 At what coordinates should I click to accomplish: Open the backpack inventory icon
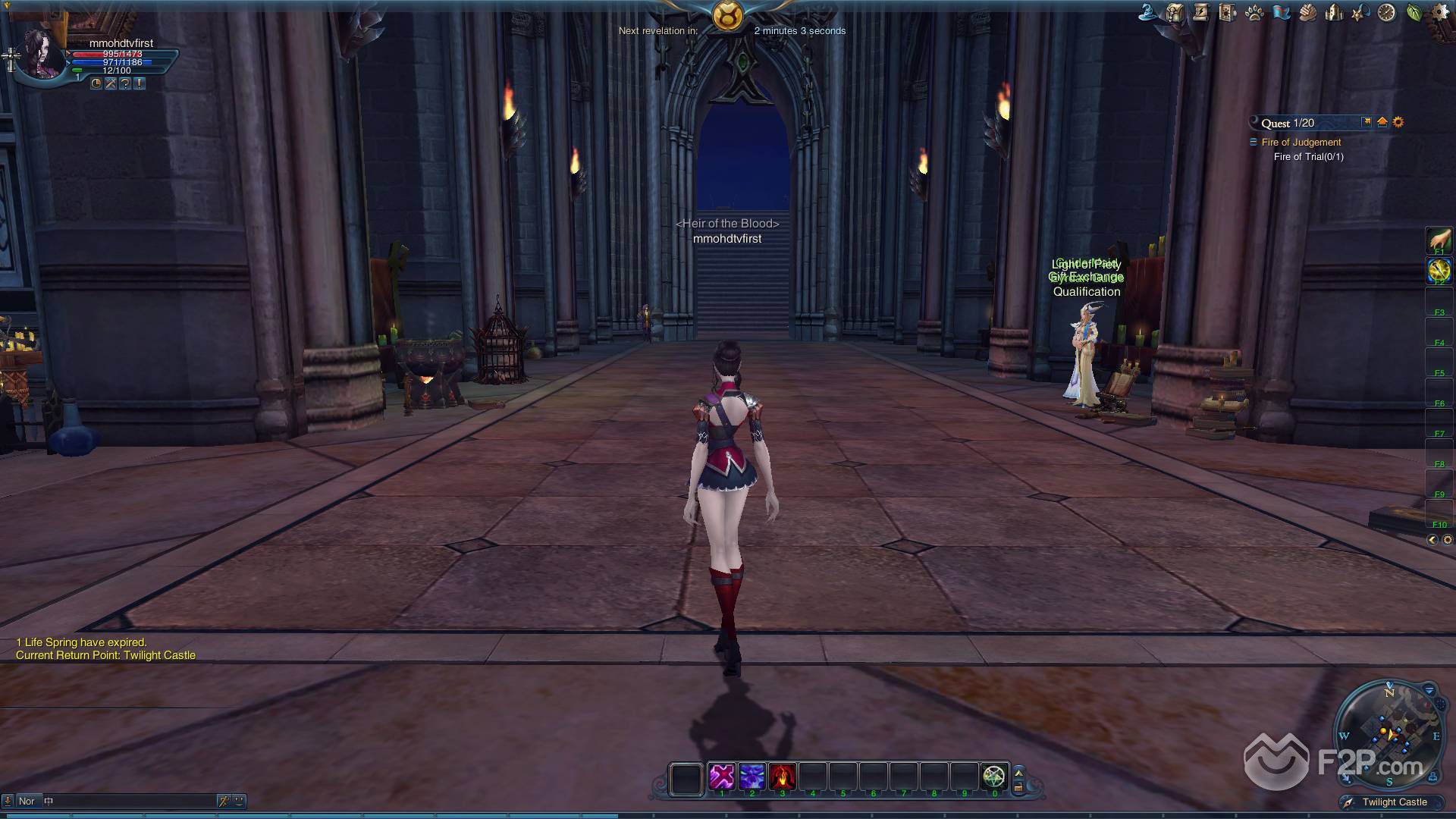[1175, 12]
